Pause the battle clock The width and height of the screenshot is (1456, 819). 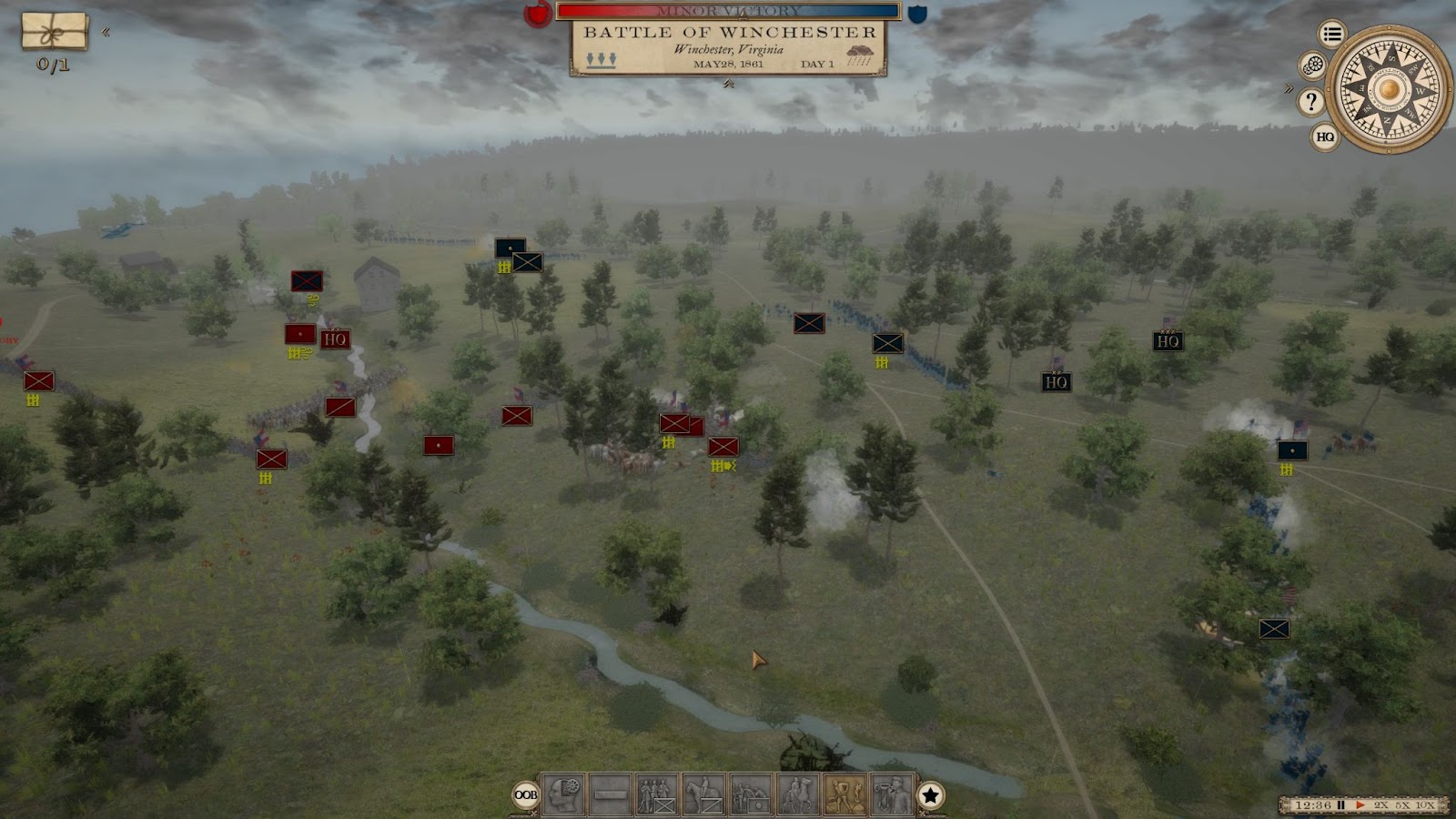1340,805
